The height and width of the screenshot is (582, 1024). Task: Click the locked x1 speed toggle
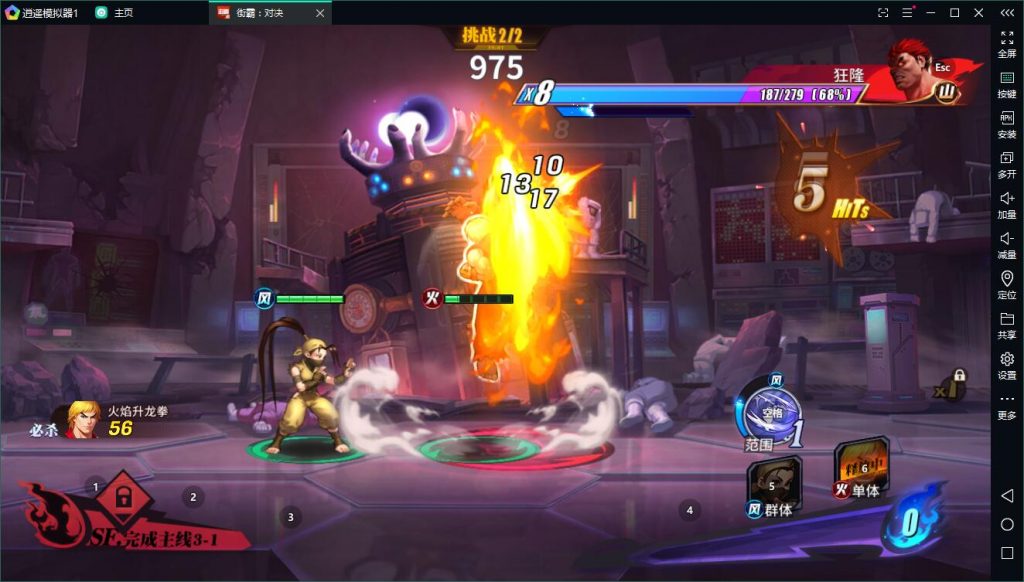[x=951, y=384]
